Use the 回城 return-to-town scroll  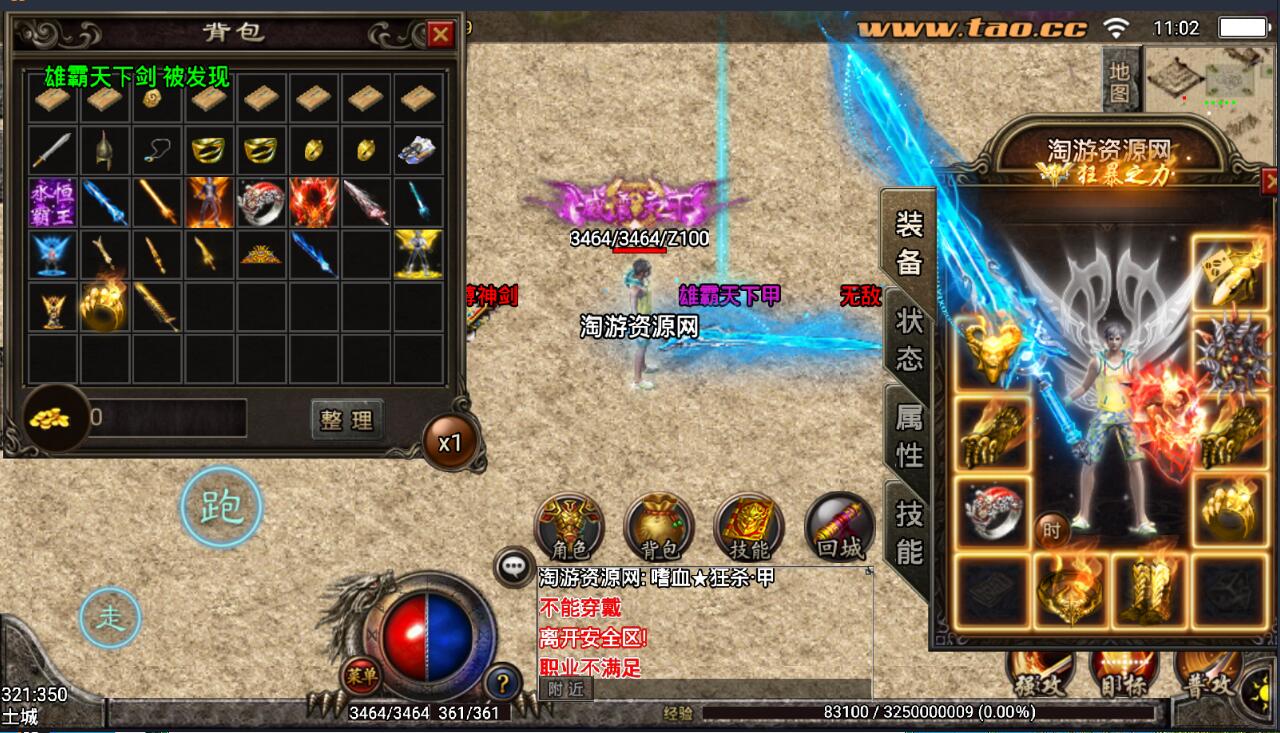coord(838,527)
